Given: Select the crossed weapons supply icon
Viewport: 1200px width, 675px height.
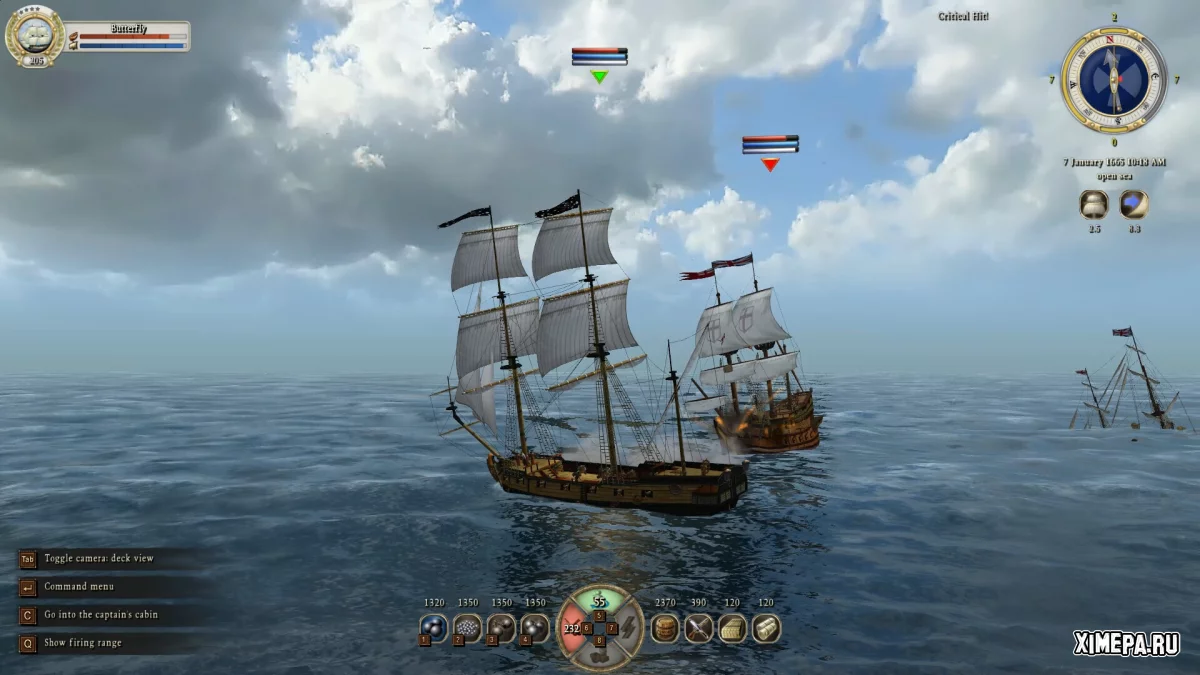Looking at the screenshot, I should point(698,628).
